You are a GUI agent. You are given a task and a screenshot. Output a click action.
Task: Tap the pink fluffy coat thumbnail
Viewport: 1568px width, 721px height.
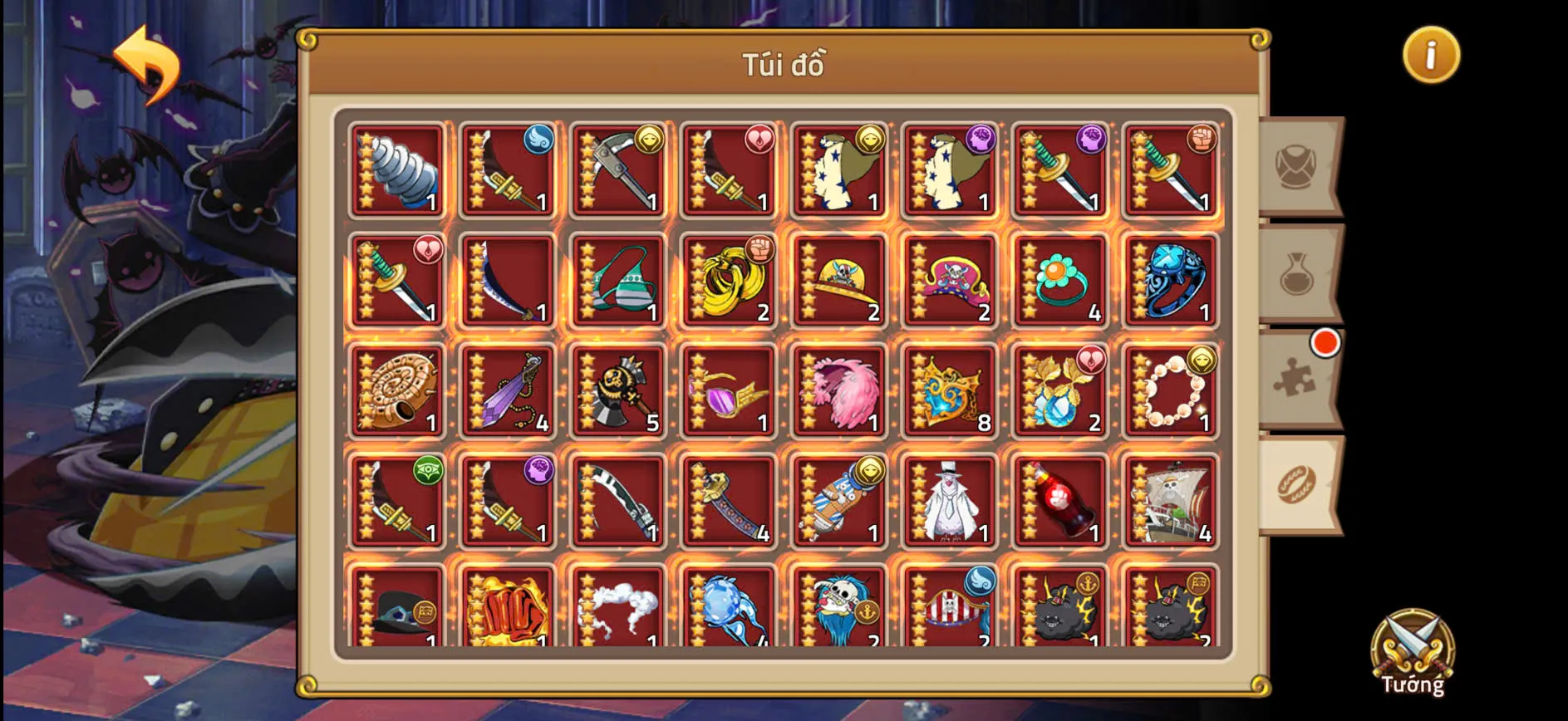[838, 390]
